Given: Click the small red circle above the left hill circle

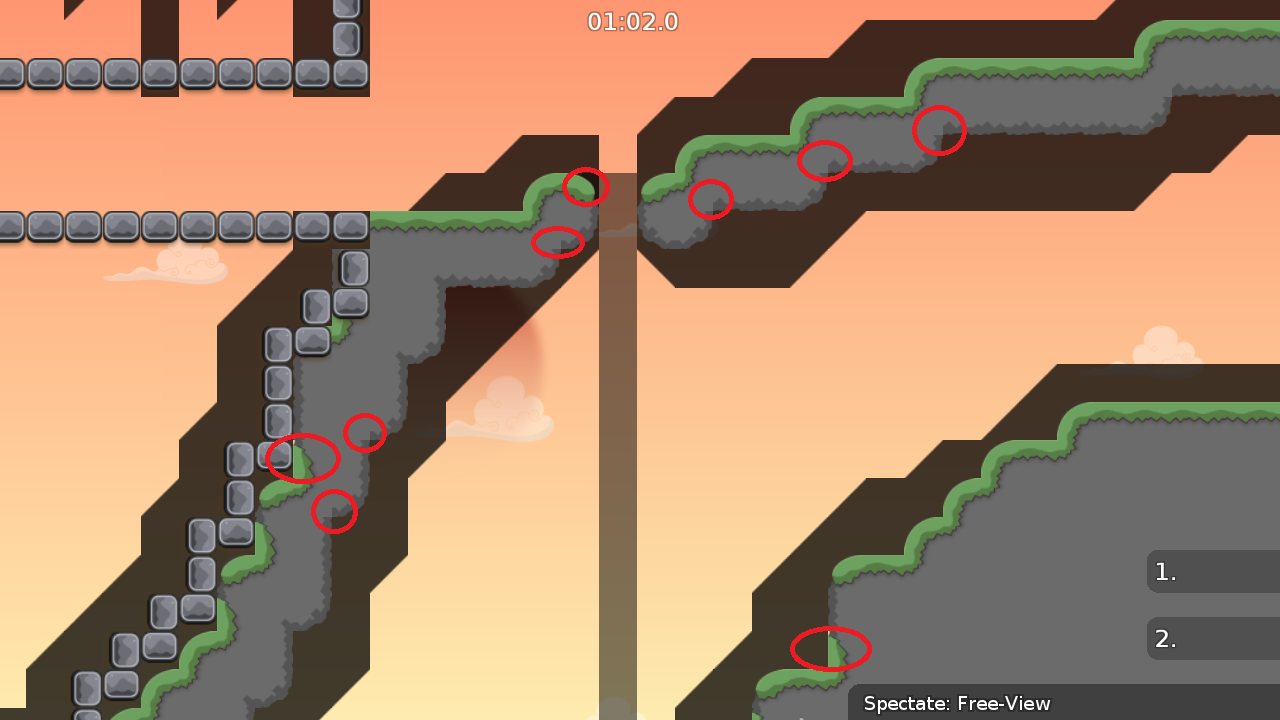Looking at the screenshot, I should (x=365, y=434).
